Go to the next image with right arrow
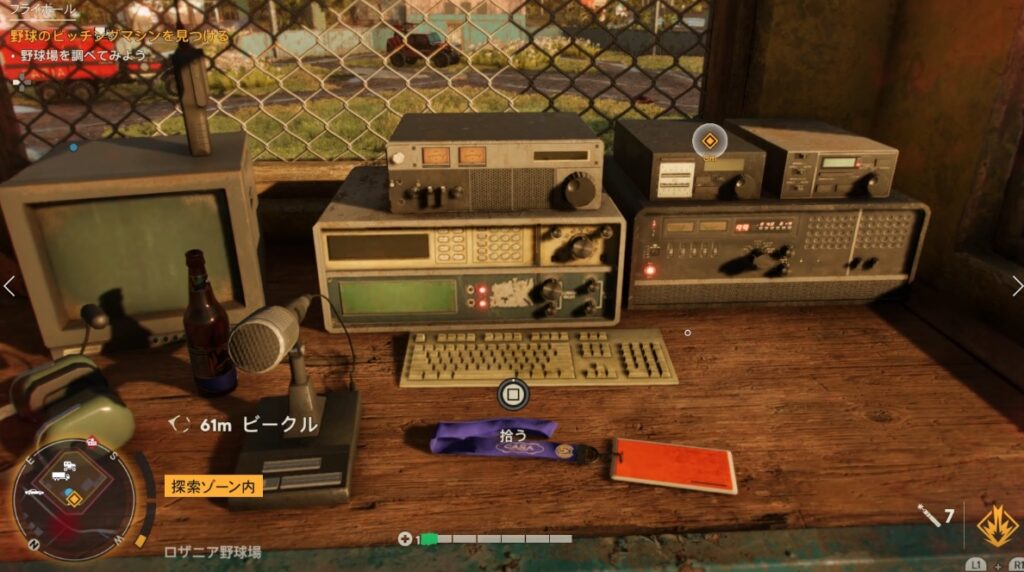The image size is (1024, 572). tap(1014, 287)
